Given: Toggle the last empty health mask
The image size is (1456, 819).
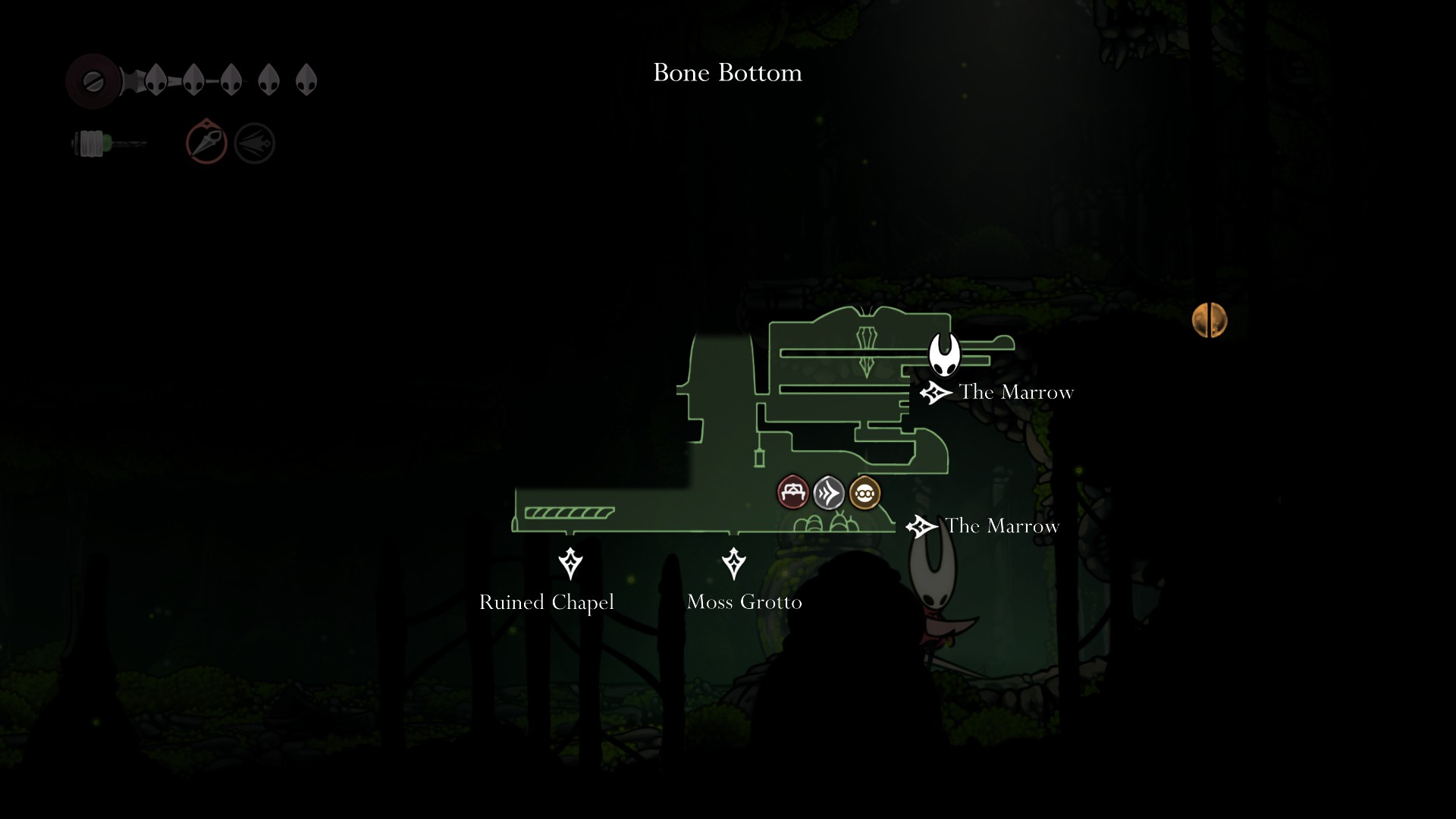Looking at the screenshot, I should (306, 79).
